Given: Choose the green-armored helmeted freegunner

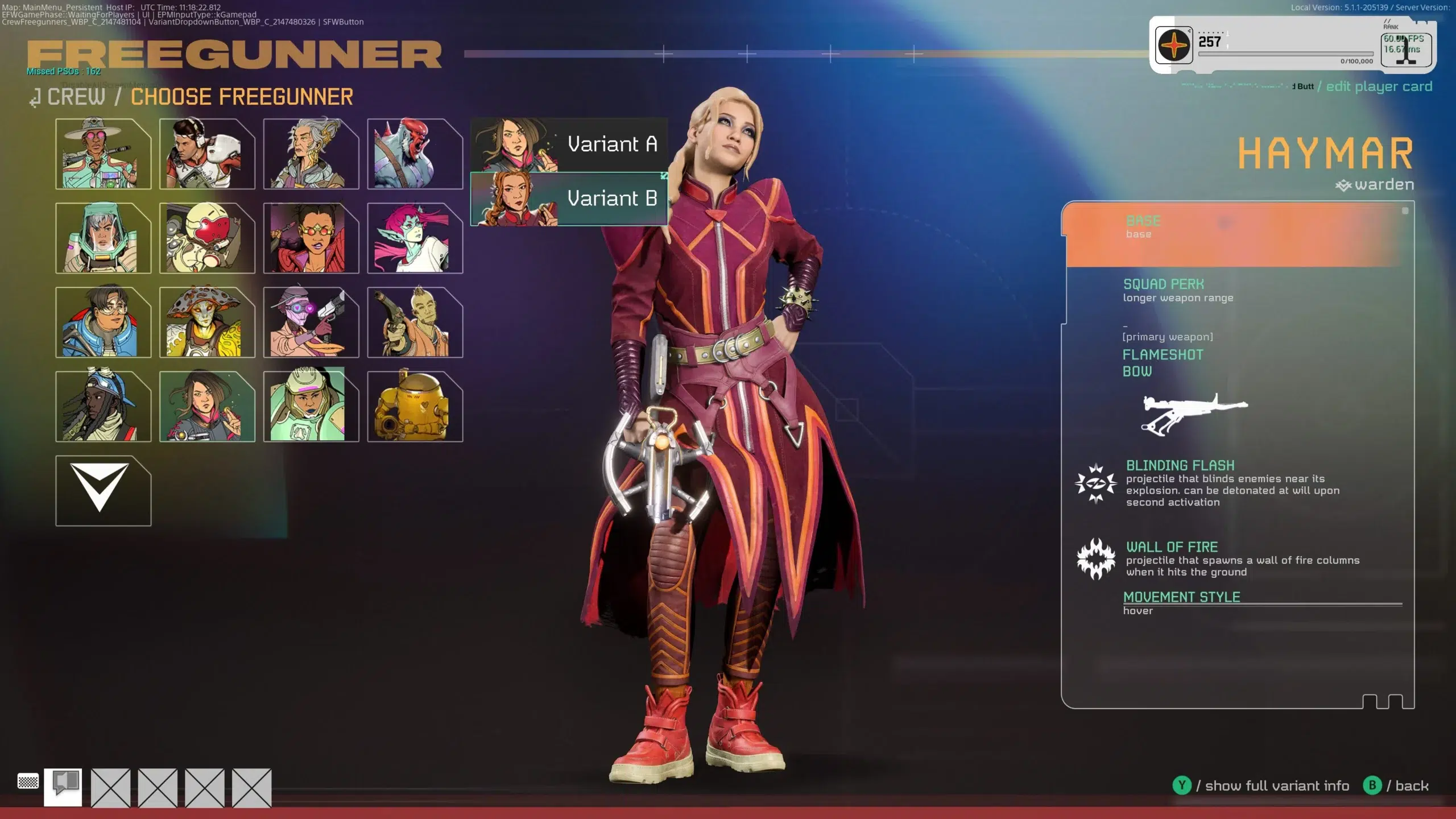Looking at the screenshot, I should [311, 406].
